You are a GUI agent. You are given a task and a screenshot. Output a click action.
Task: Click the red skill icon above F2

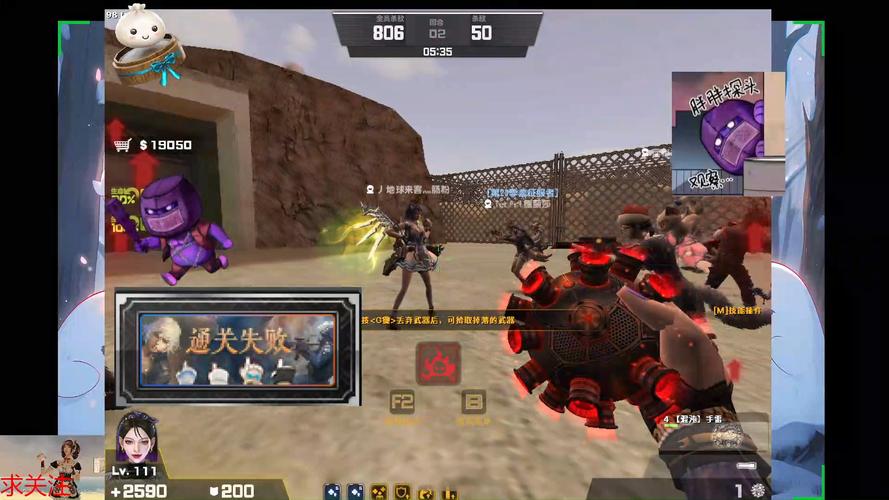pyautogui.click(x=438, y=363)
